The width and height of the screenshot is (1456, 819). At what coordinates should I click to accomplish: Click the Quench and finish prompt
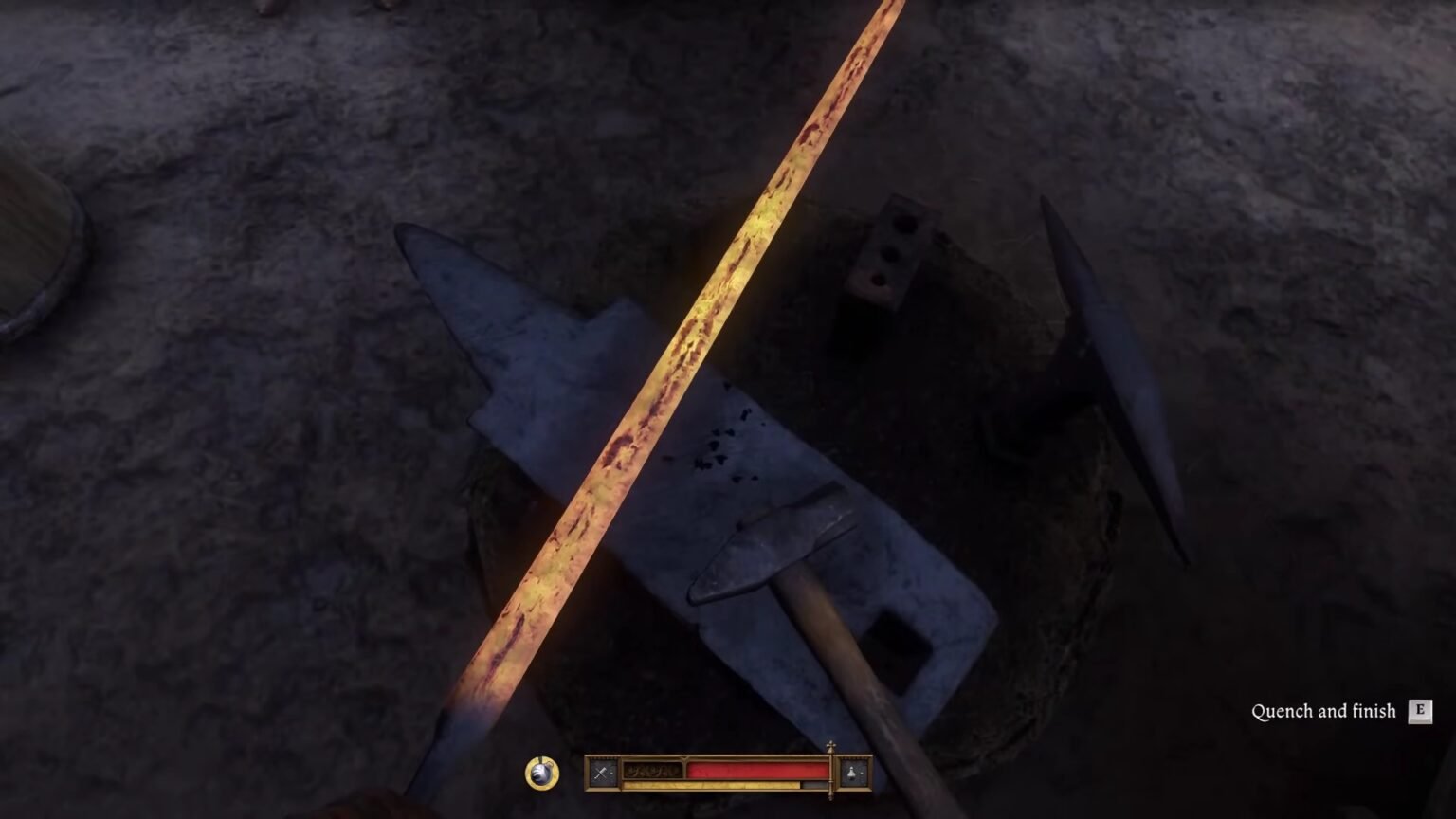[x=1324, y=710]
